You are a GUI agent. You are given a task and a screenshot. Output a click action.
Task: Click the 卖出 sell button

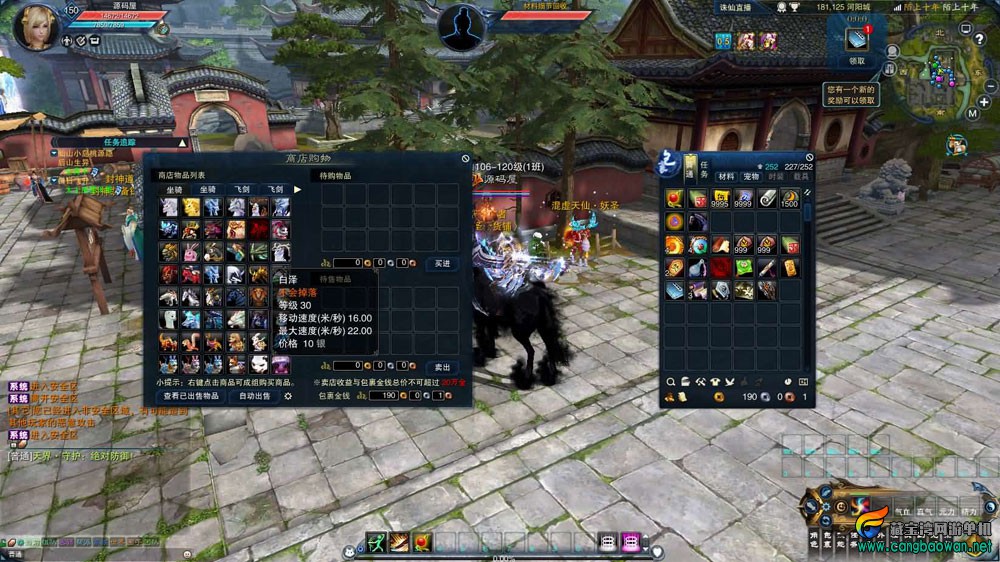pyautogui.click(x=441, y=367)
